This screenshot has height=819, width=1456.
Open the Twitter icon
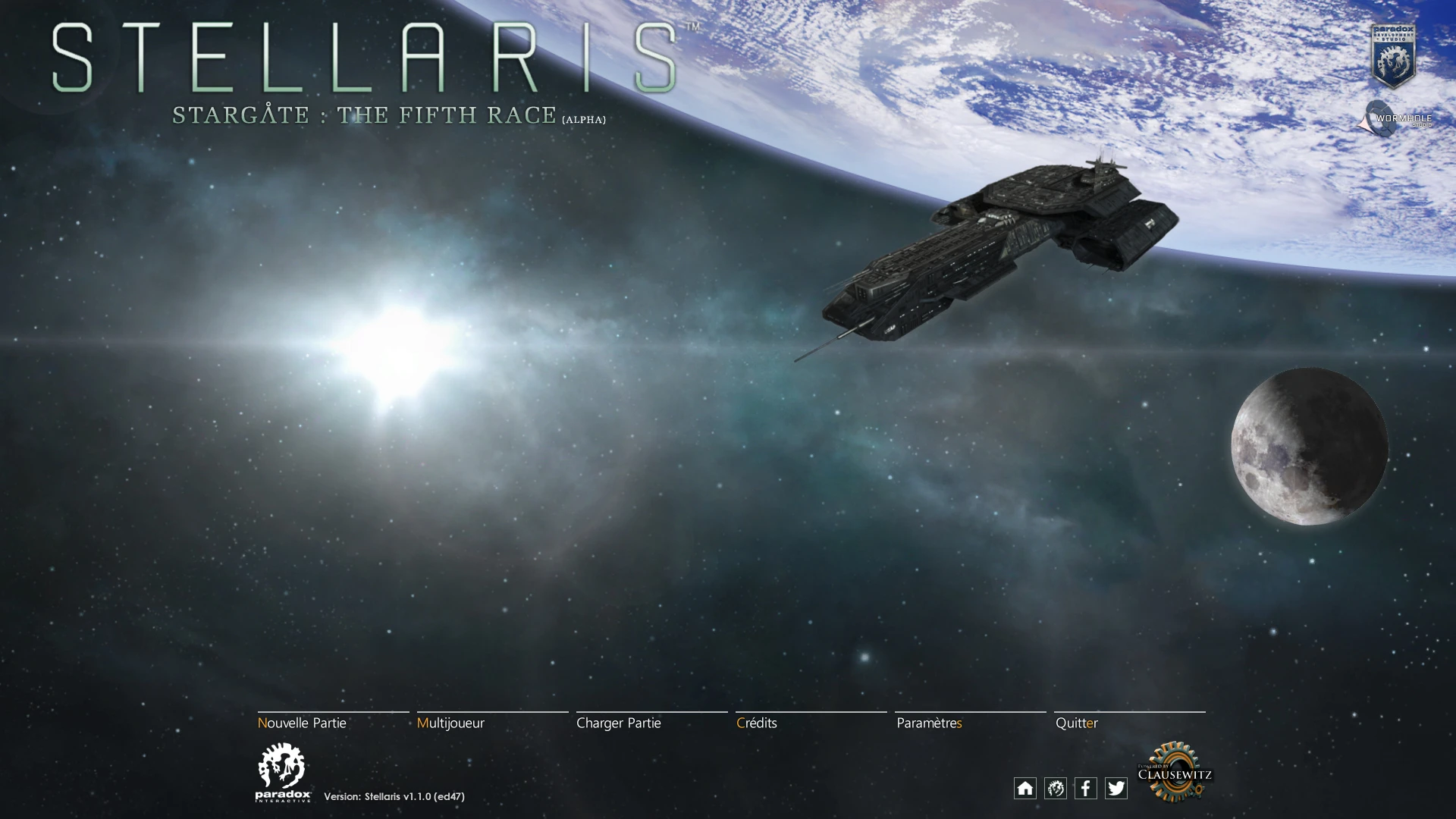tap(1116, 788)
